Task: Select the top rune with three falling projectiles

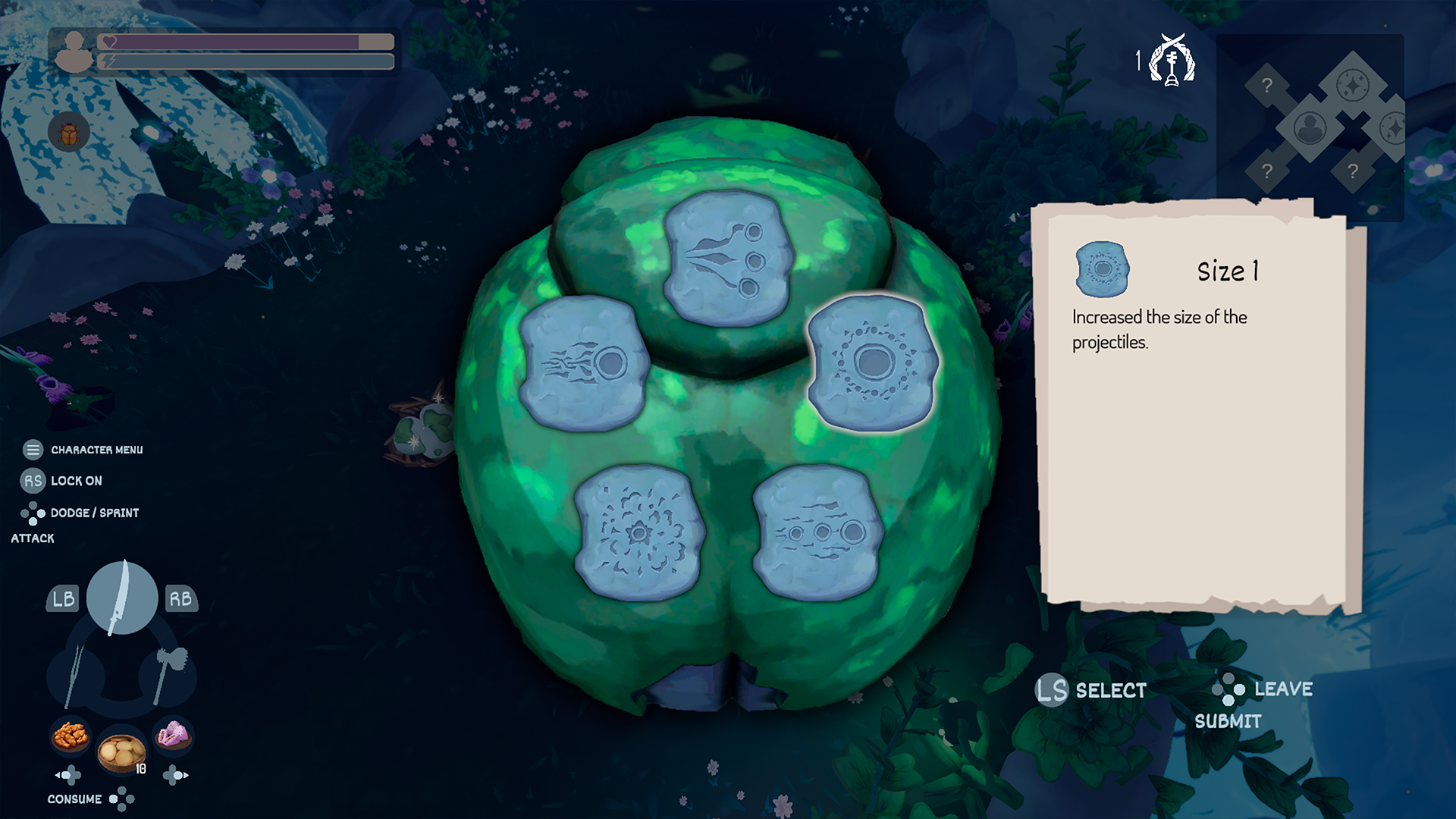Action: pos(726,258)
